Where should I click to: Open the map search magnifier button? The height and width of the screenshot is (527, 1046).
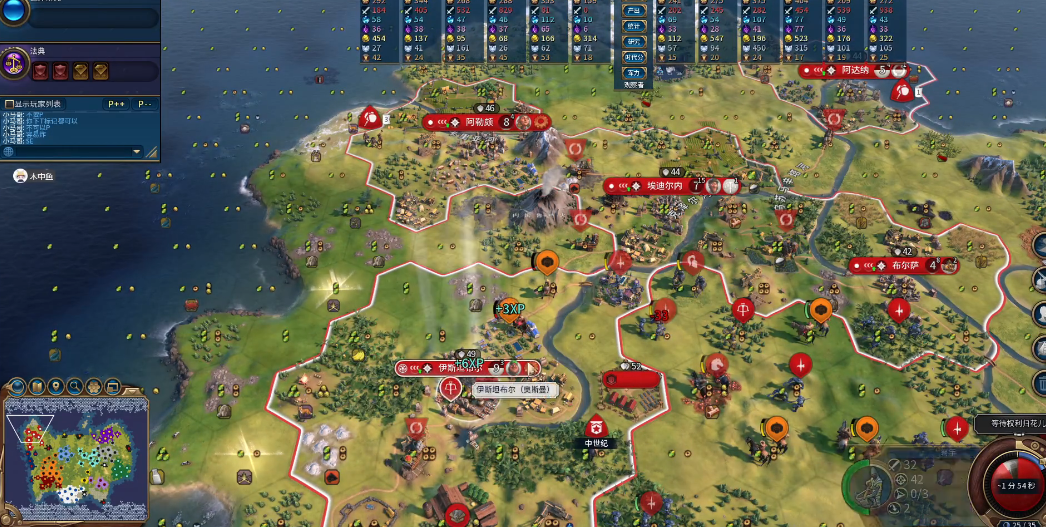point(75,385)
